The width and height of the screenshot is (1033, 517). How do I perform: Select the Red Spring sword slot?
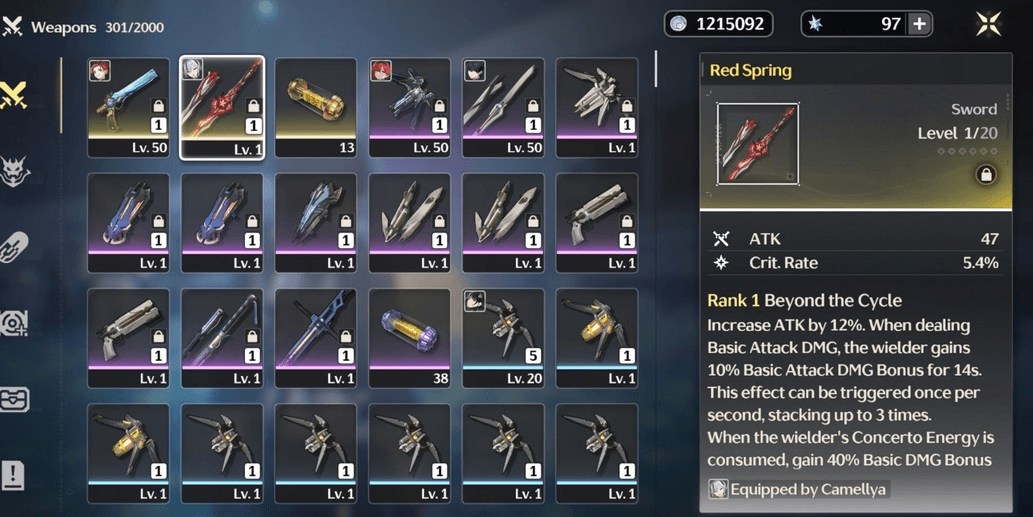coord(222,107)
